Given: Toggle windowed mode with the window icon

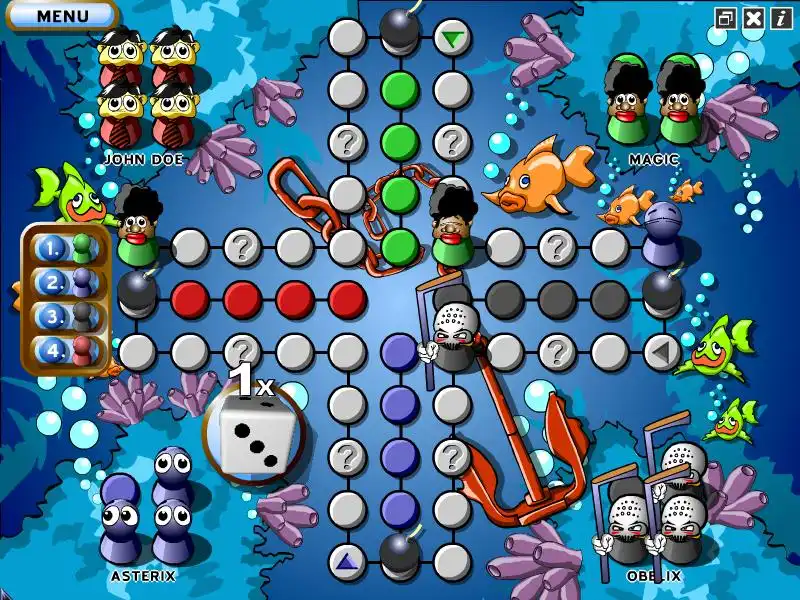Looking at the screenshot, I should [x=726, y=17].
